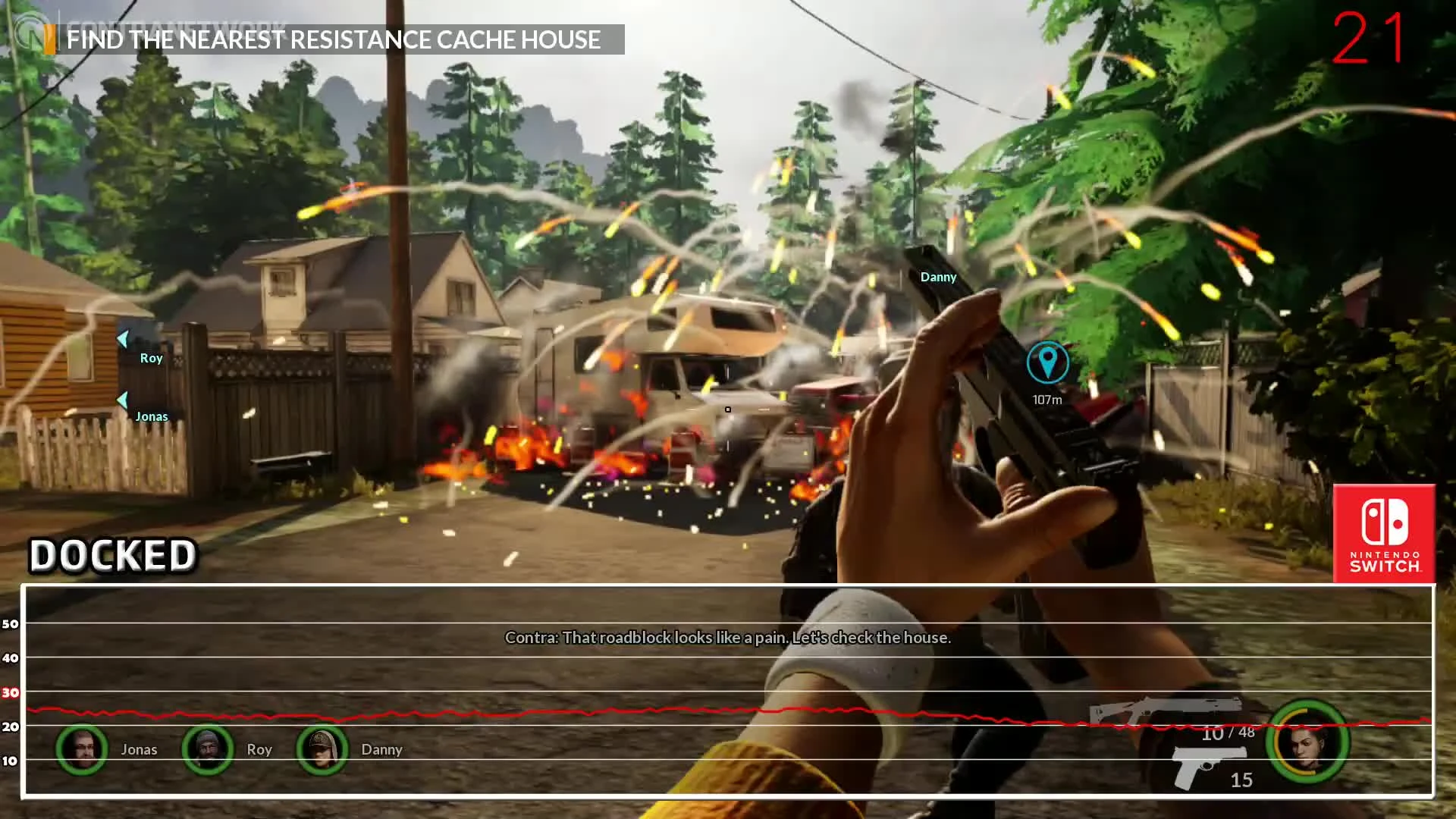This screenshot has width=1456, height=819.
Task: Click the 30 label on the graph axis
Action: click(x=9, y=692)
